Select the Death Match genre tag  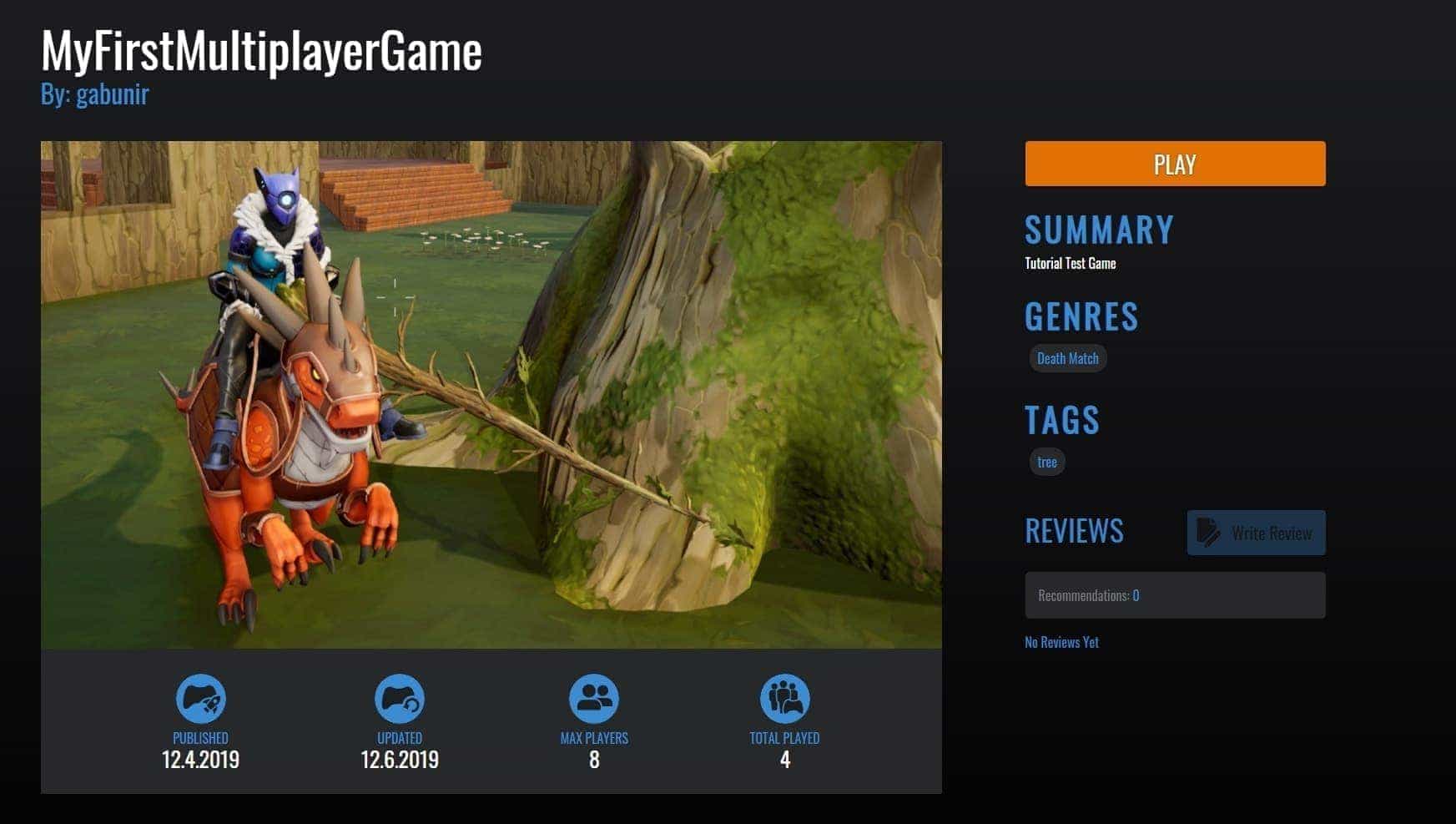(x=1068, y=357)
